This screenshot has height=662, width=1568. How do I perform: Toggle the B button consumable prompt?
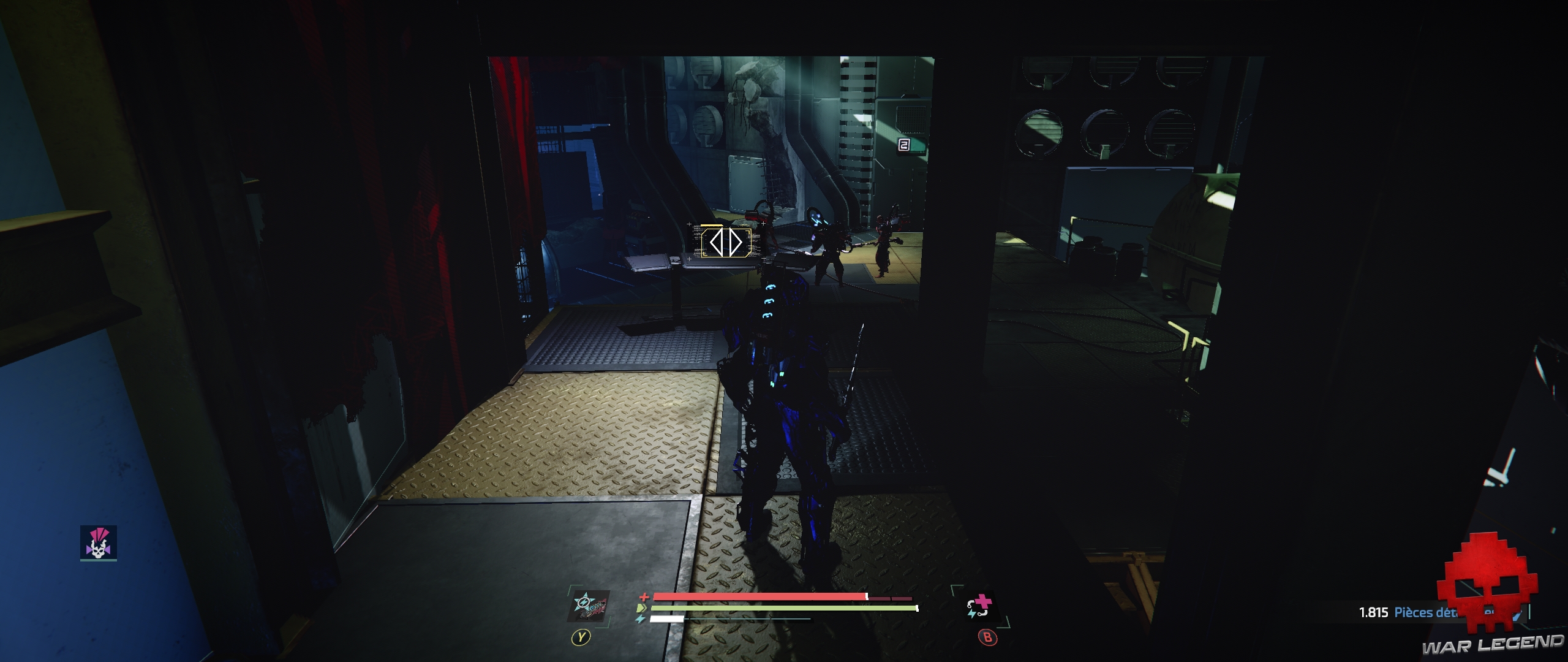[988, 636]
